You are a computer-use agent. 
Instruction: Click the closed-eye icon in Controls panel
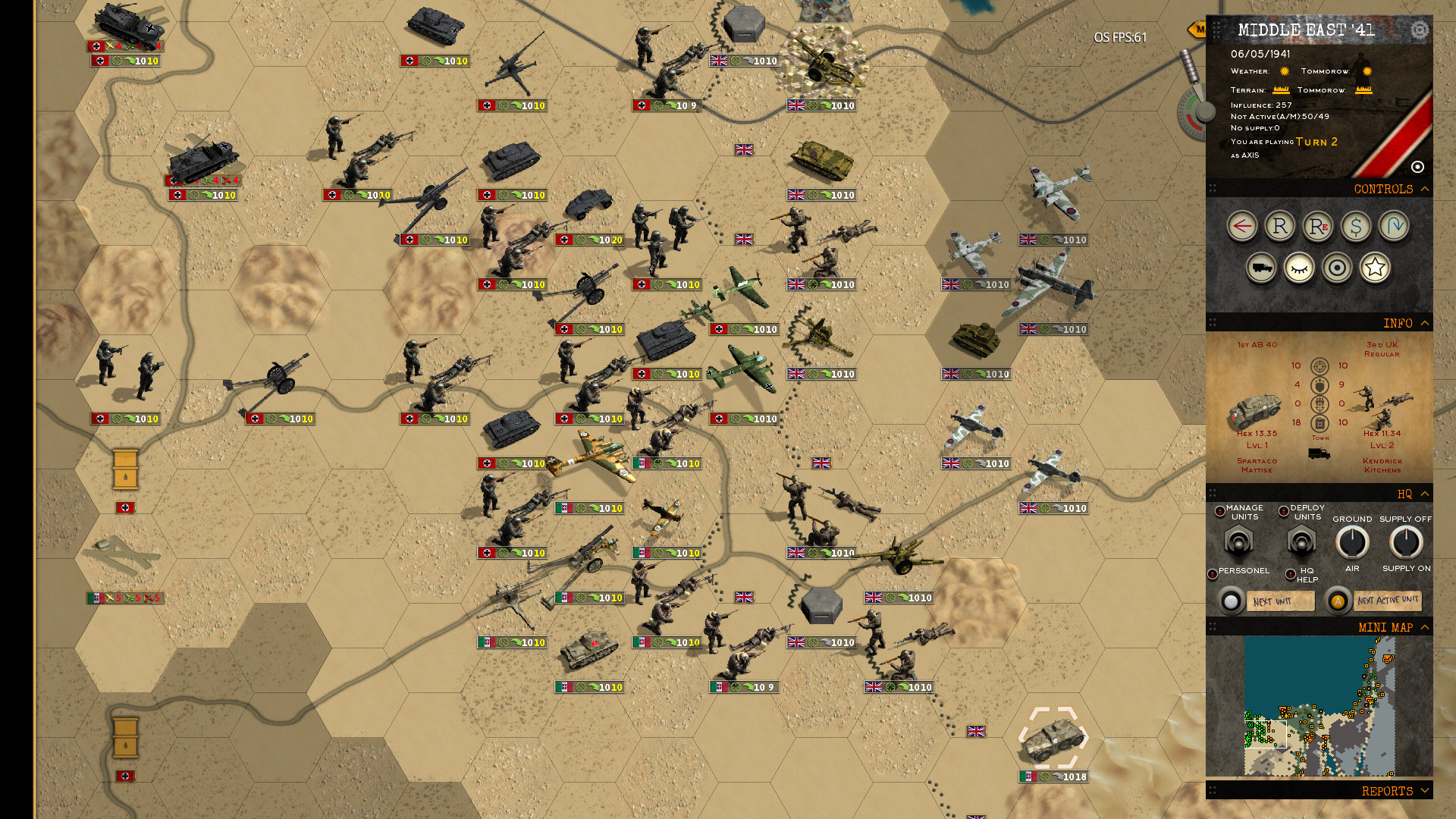[x=1301, y=269]
